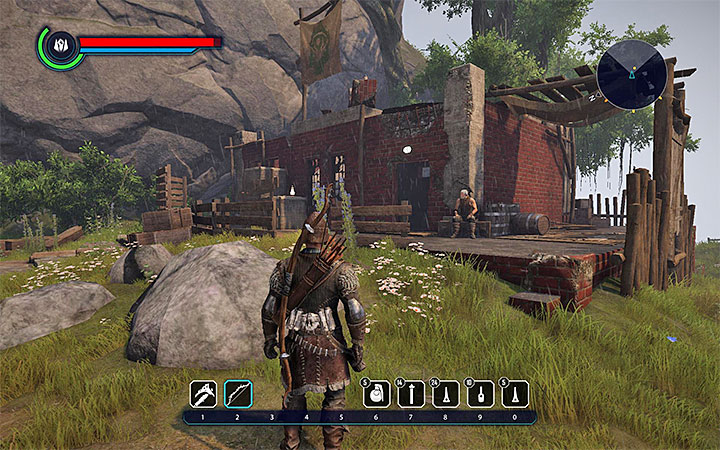Screen dimensions: 720x450
Task: Choose the hotbar item with count 24
Action: pos(446,394)
